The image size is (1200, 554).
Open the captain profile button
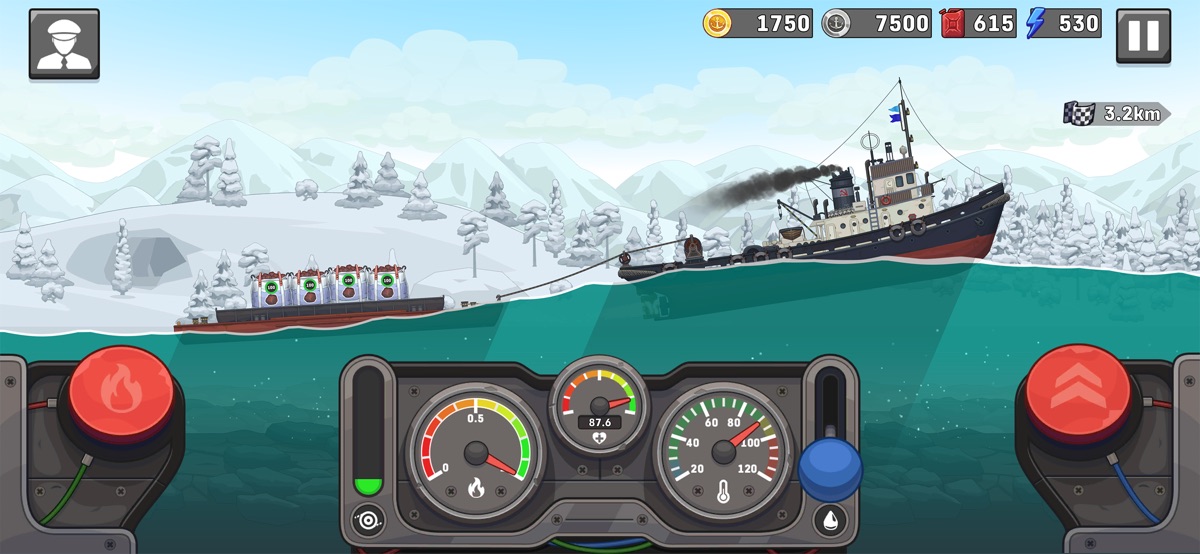(64, 43)
